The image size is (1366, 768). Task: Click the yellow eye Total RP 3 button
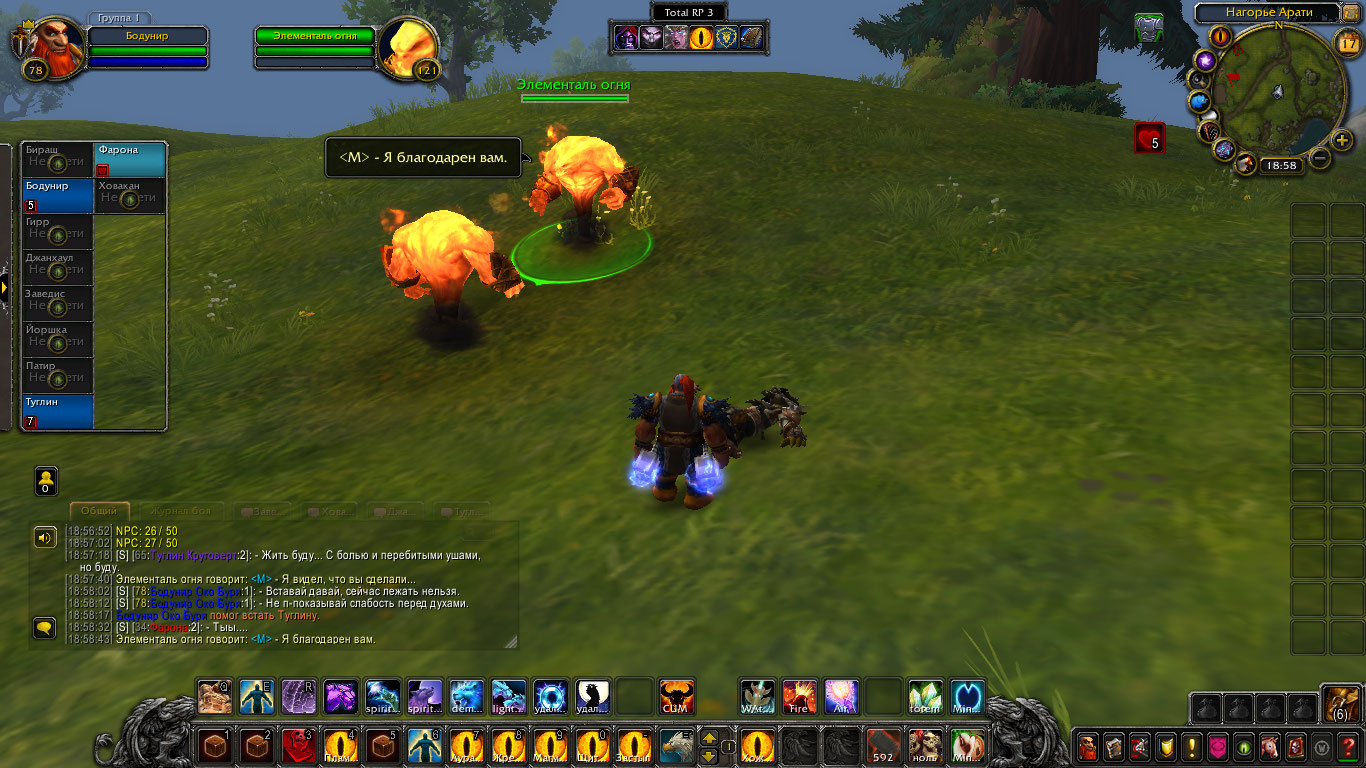coord(703,38)
